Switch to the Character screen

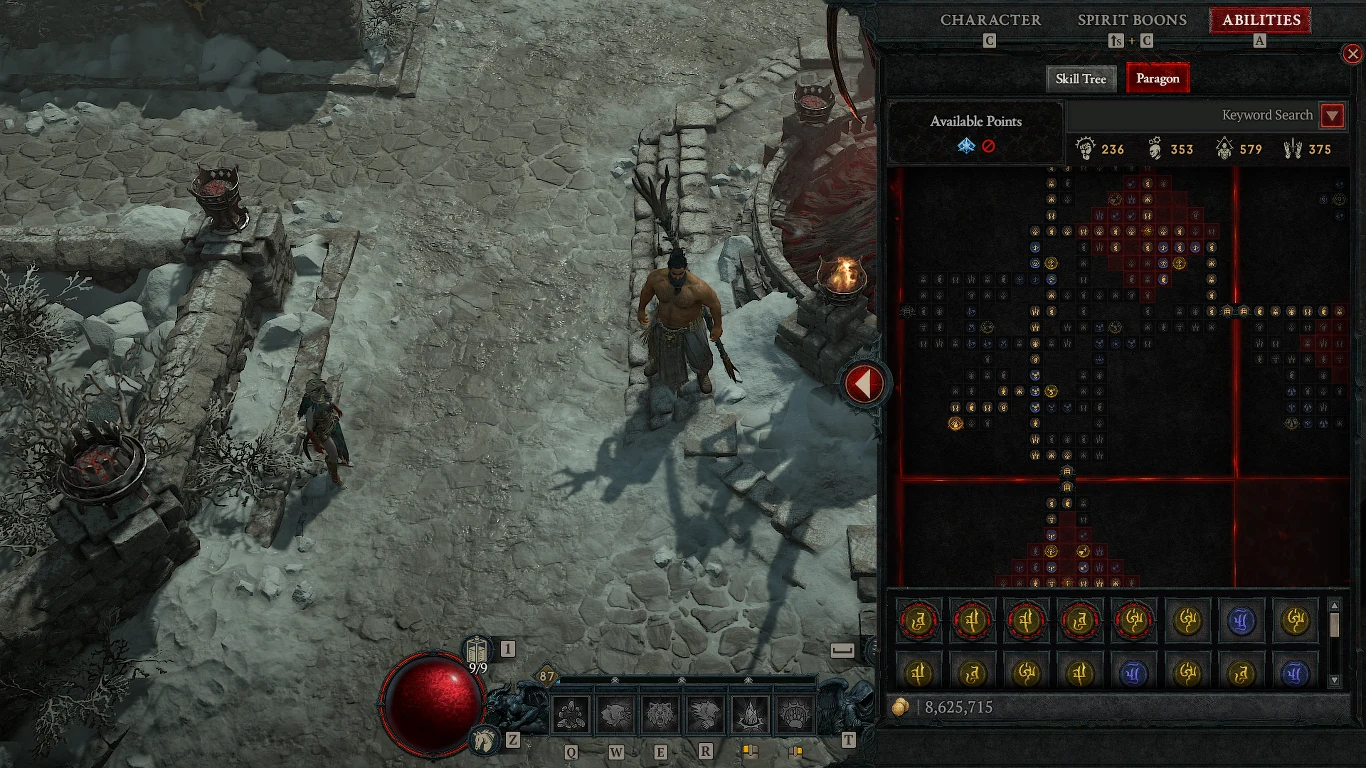point(991,19)
